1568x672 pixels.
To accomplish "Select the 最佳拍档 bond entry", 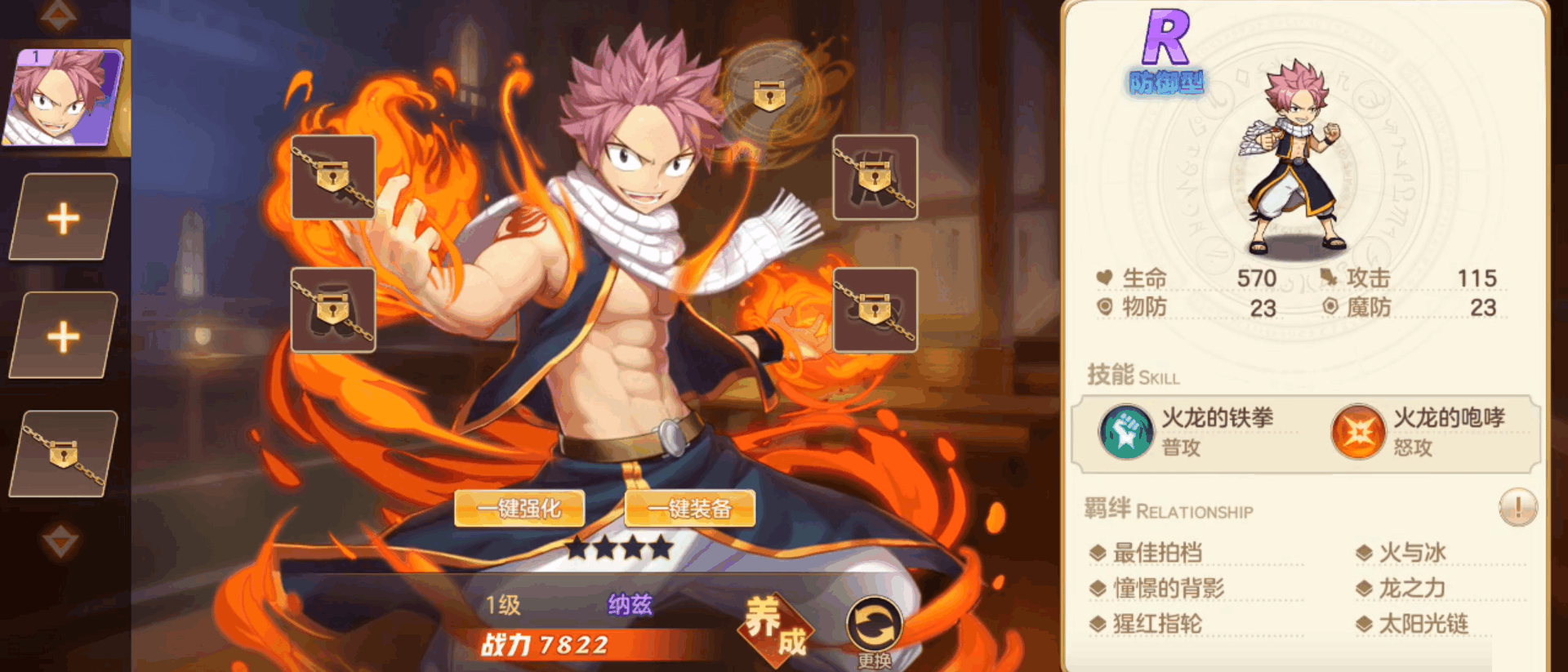I will [1157, 553].
